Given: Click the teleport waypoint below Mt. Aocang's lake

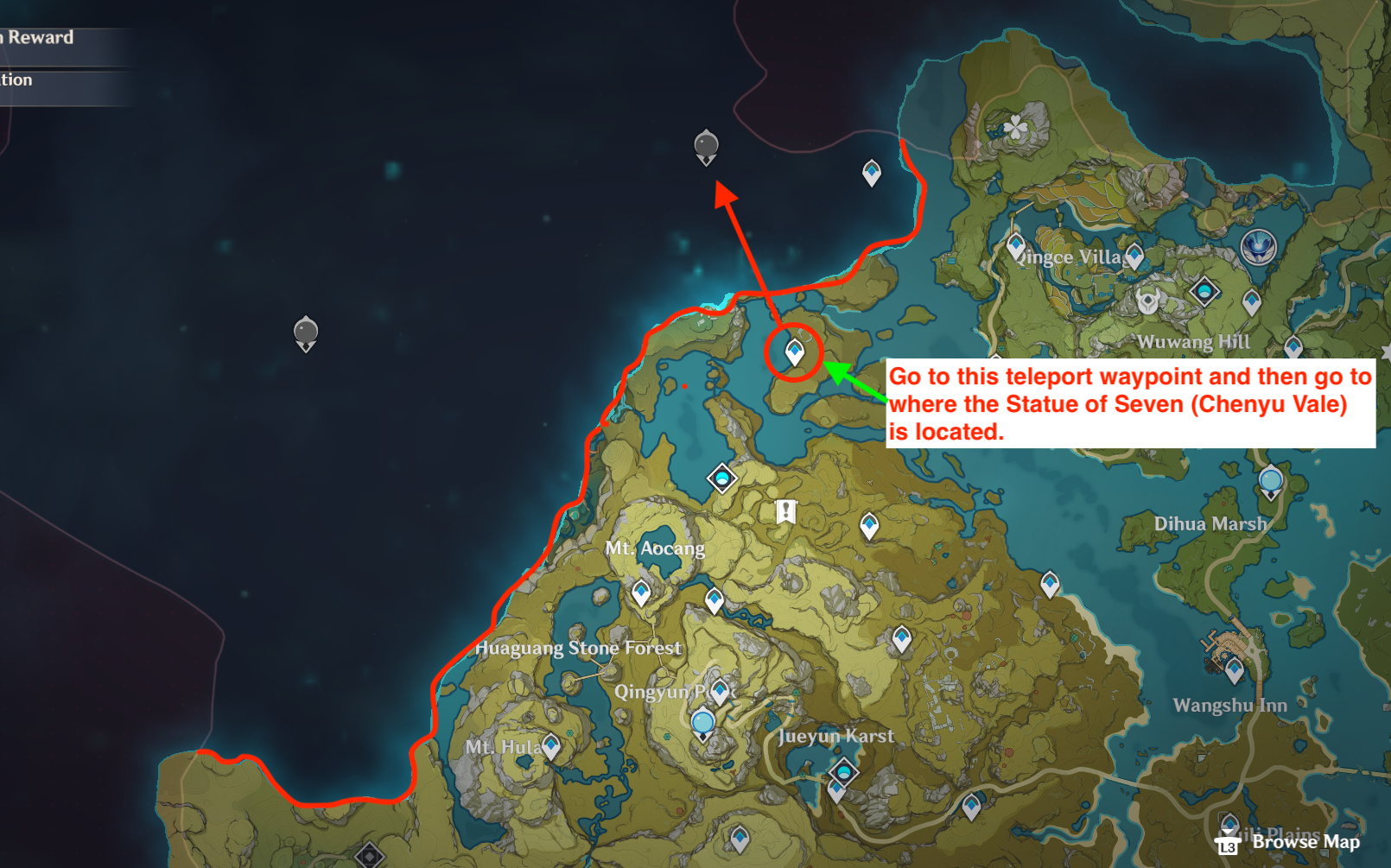Looking at the screenshot, I should pos(640,592).
